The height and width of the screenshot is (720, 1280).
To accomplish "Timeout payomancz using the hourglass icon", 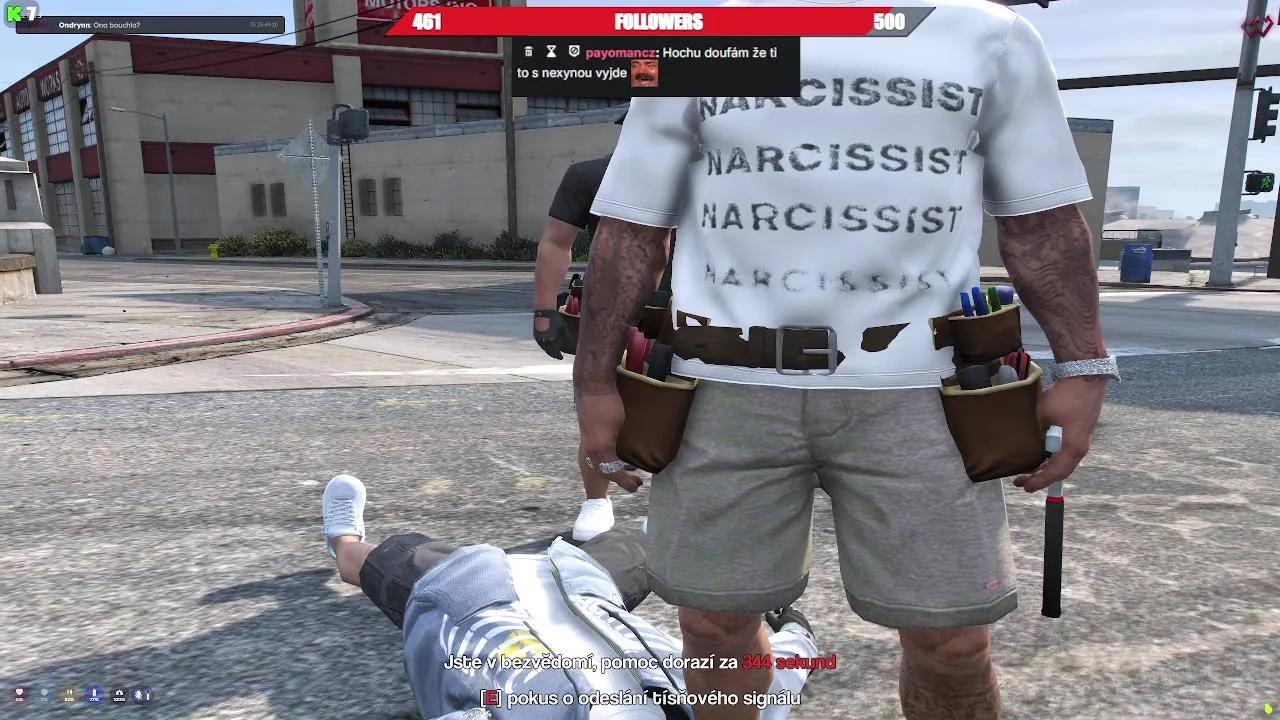I will click(551, 52).
